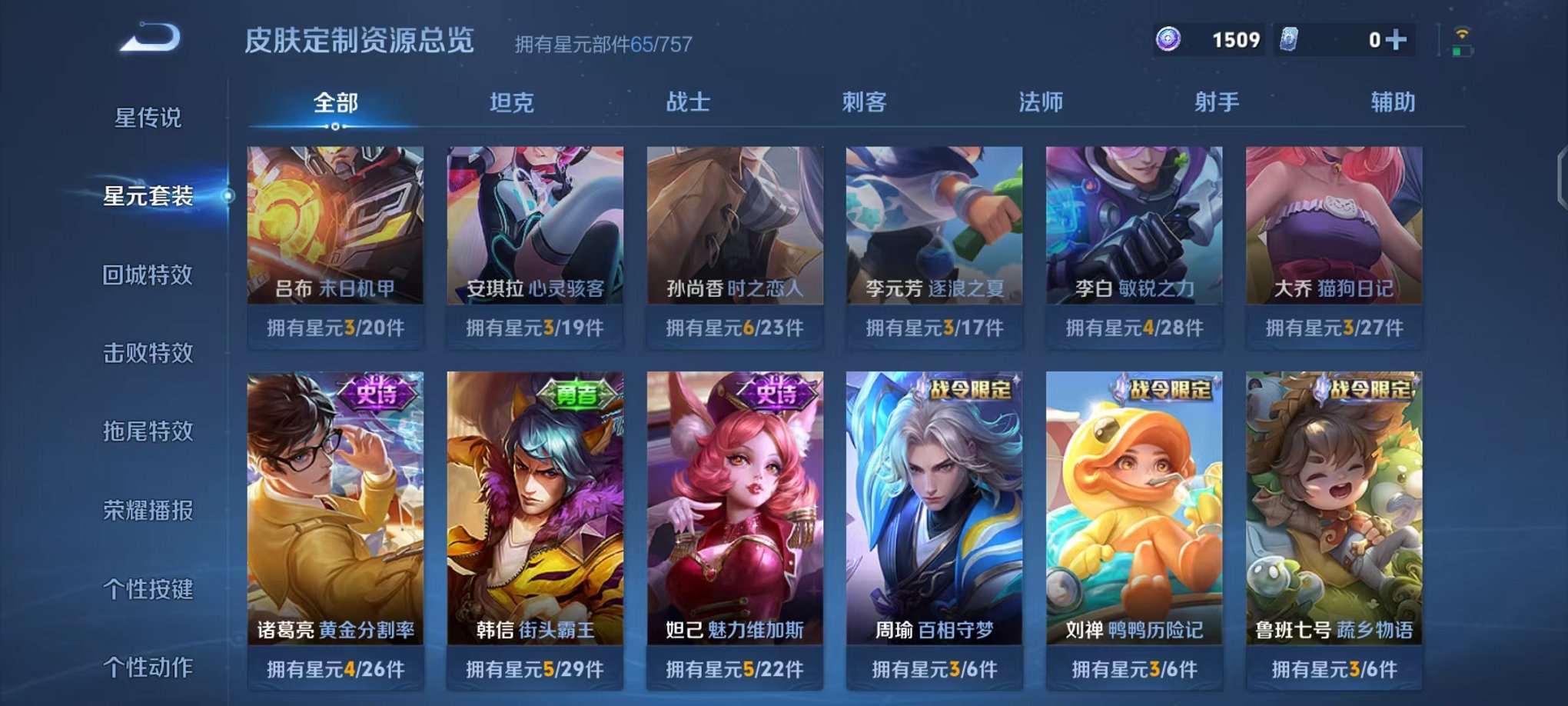The height and width of the screenshot is (706, 1568).
Task: Open 吕布's 来日机甲 skin card
Action: (334, 231)
